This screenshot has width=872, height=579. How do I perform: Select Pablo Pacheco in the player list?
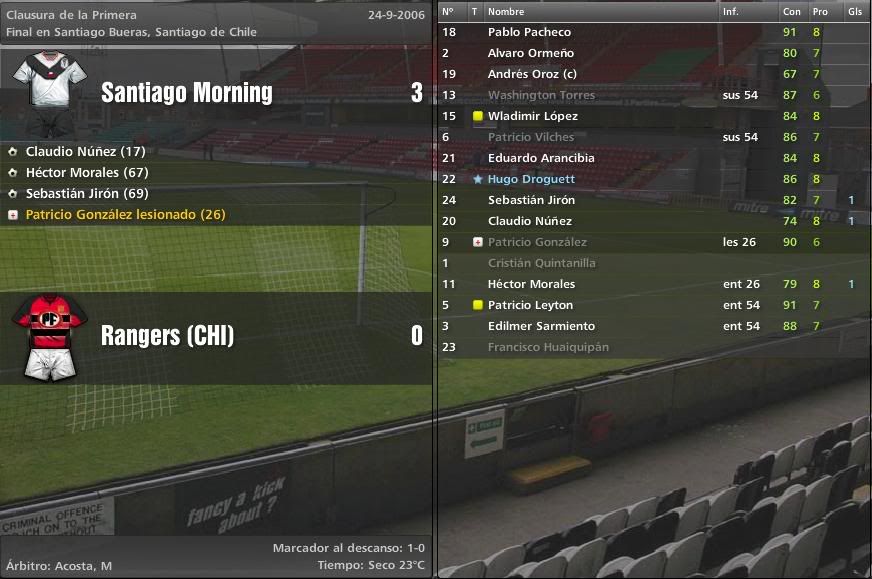pos(529,32)
